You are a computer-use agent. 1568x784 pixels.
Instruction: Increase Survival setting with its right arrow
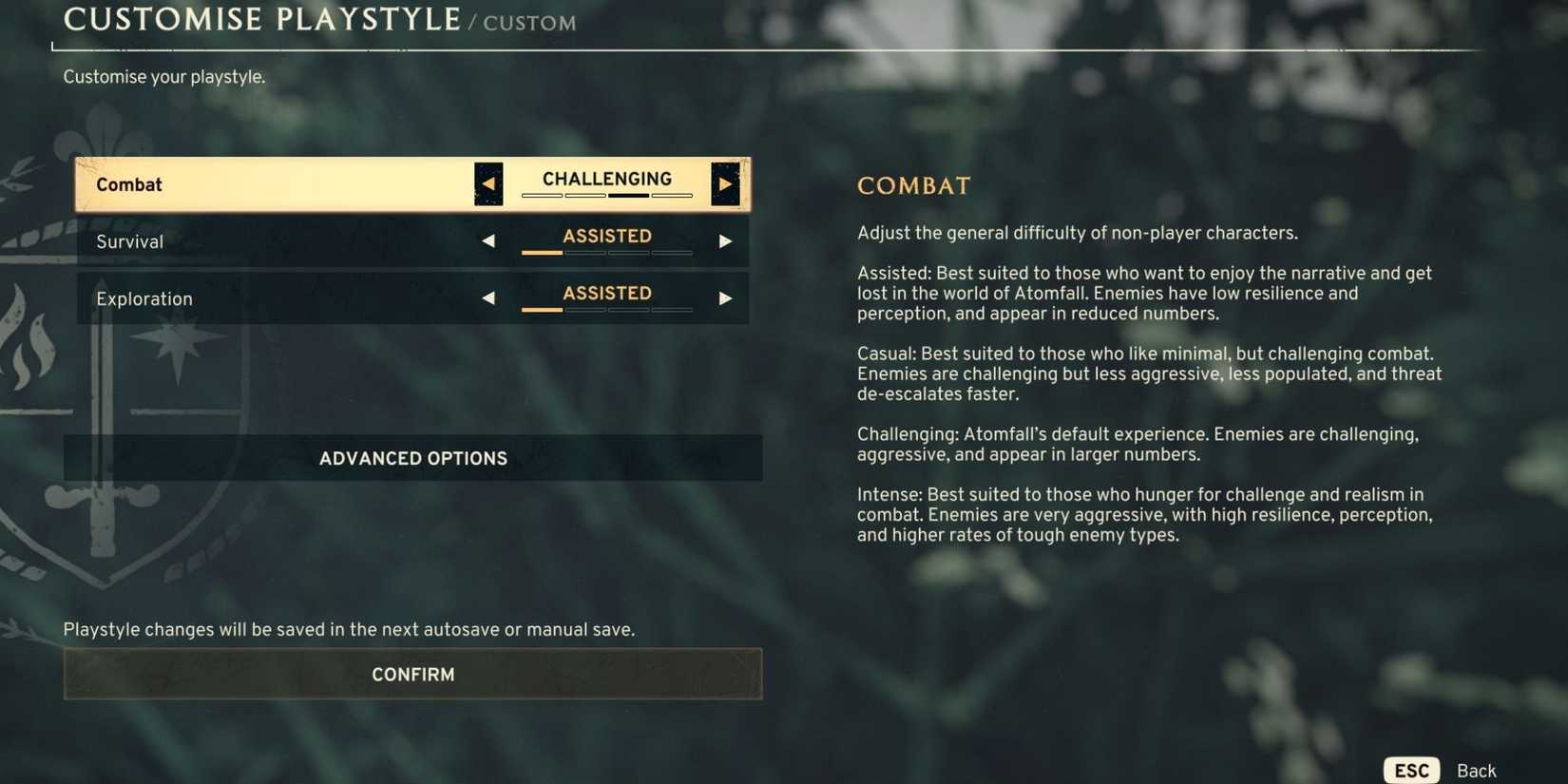726,241
